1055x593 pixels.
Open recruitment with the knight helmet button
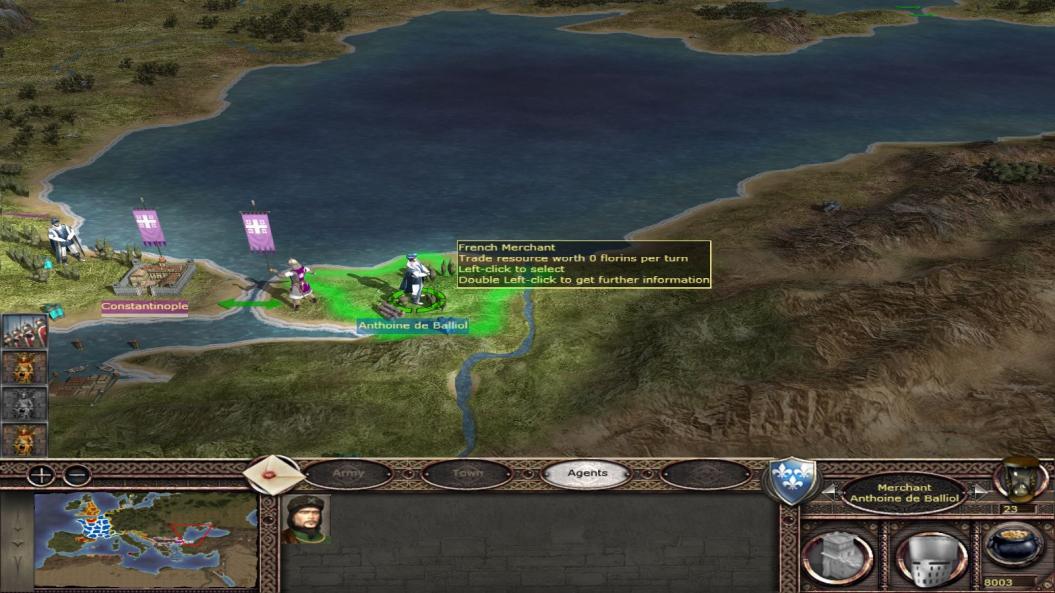tap(930, 558)
